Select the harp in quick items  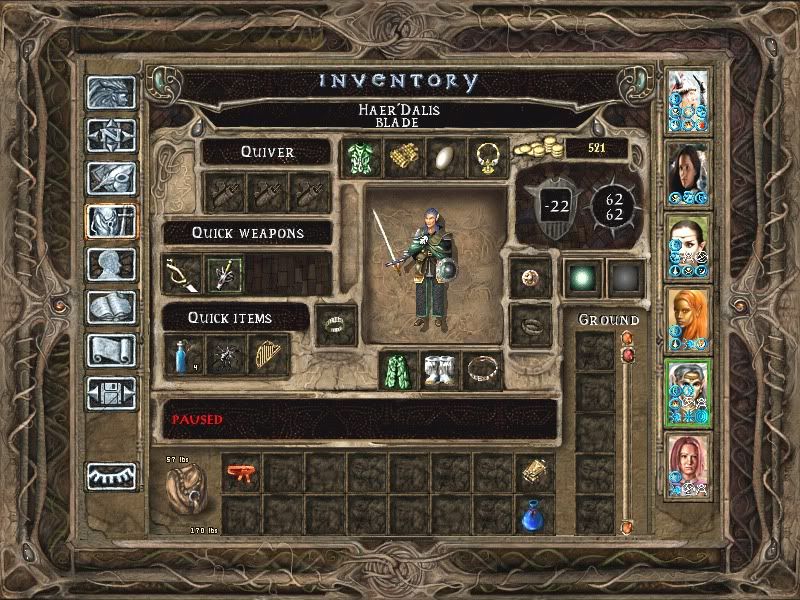click(x=267, y=355)
